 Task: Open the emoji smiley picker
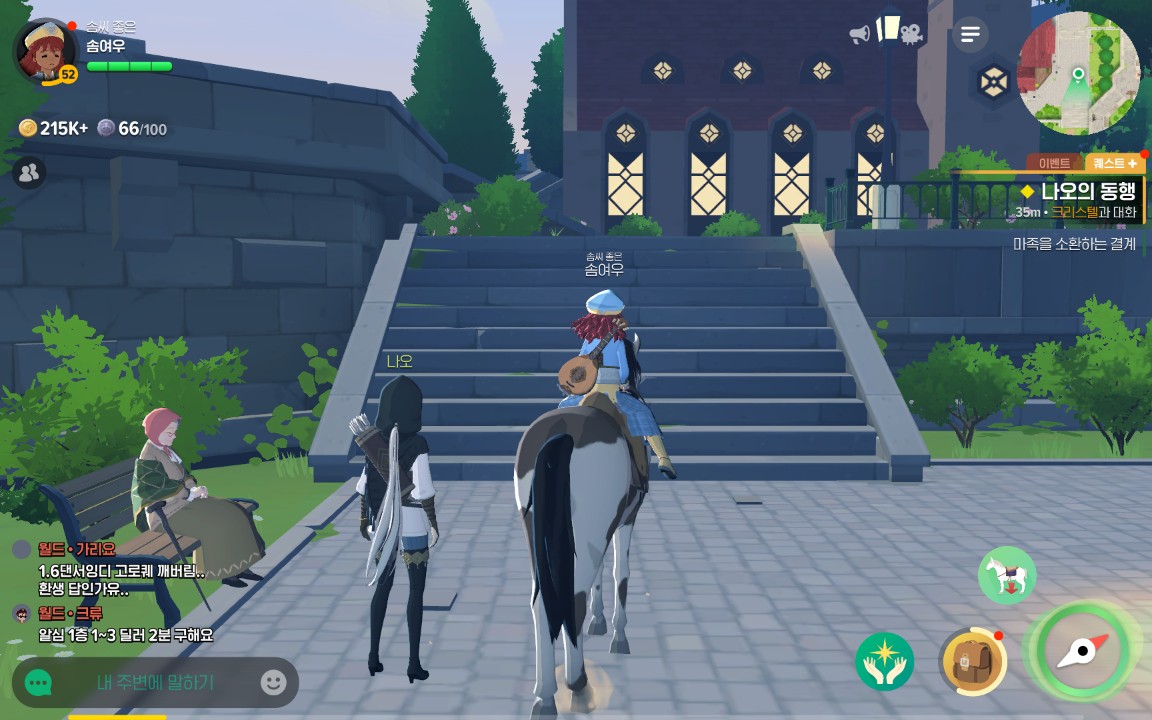tap(273, 683)
